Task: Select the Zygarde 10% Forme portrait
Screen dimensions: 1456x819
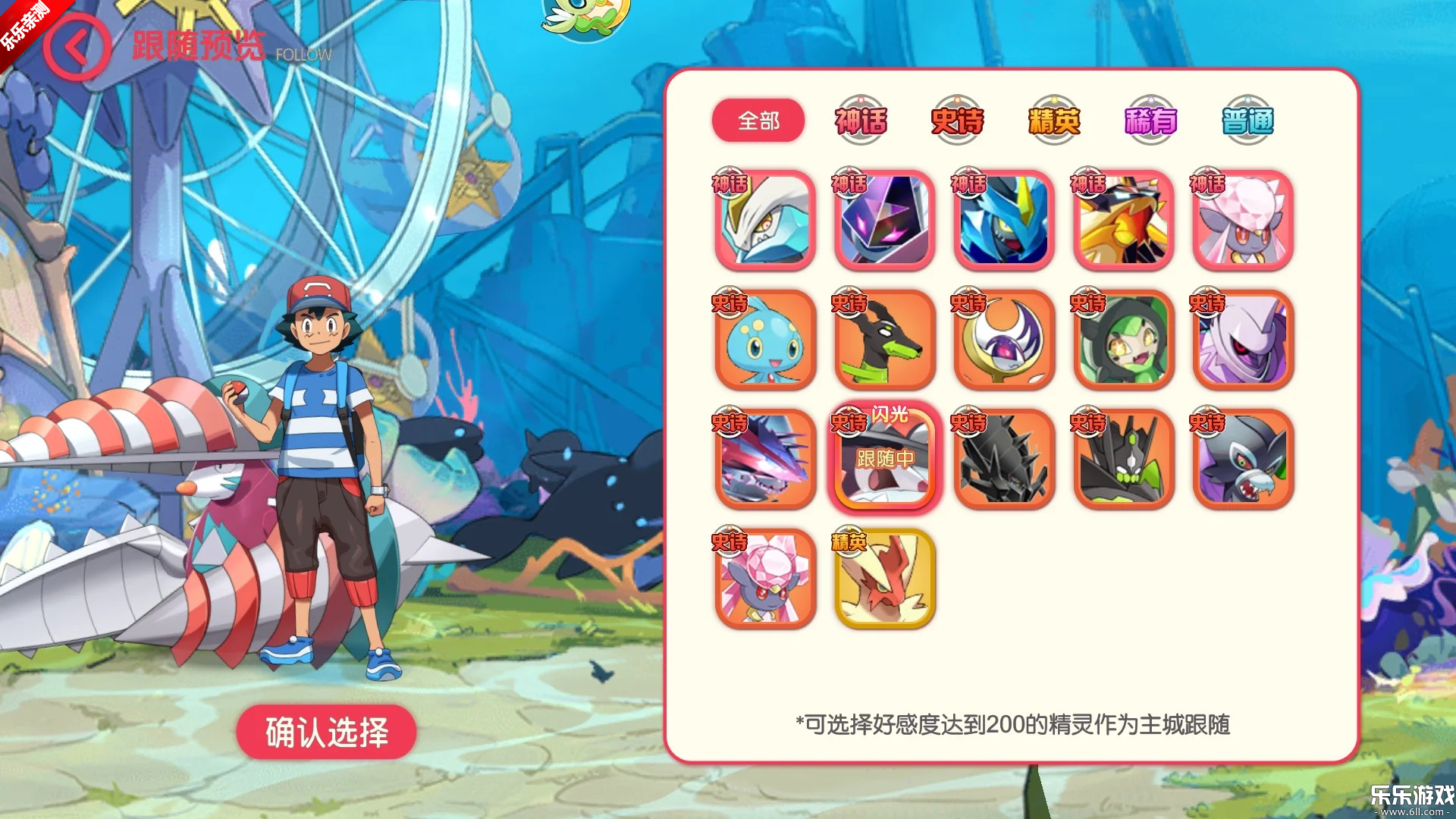Action: click(x=884, y=340)
